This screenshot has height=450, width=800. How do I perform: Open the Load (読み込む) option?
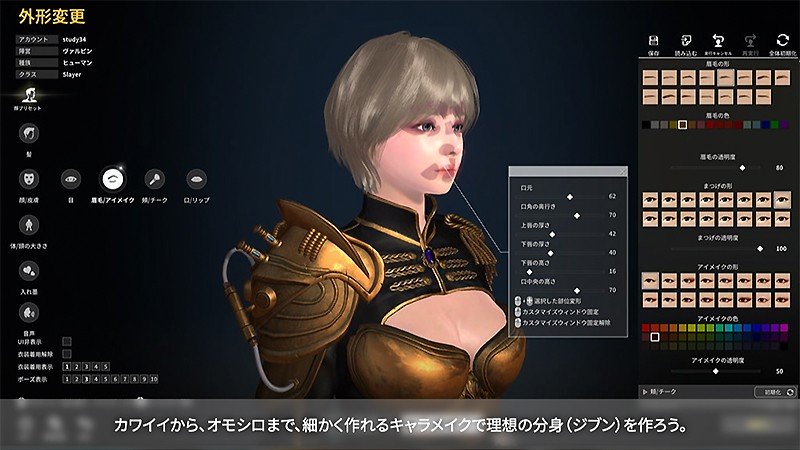pos(688,41)
